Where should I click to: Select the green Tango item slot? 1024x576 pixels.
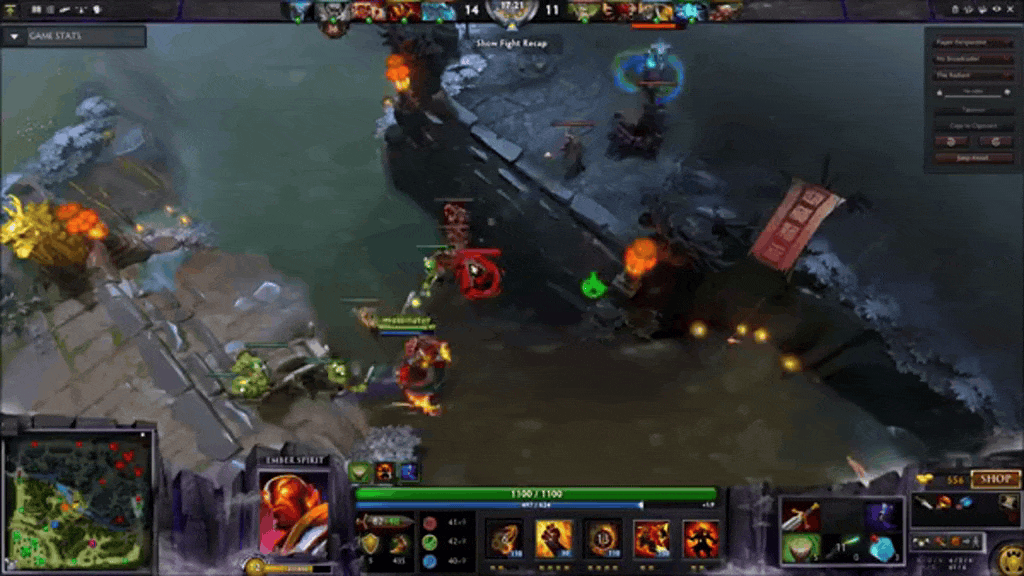799,548
